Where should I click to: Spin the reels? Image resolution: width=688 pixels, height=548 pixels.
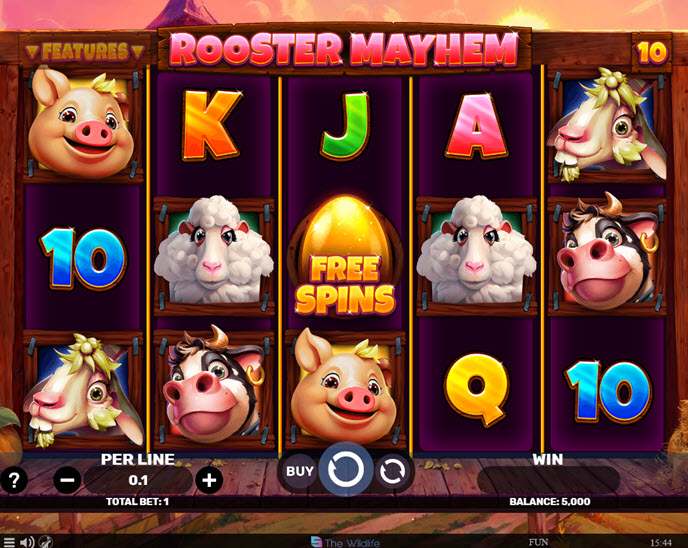(x=345, y=469)
